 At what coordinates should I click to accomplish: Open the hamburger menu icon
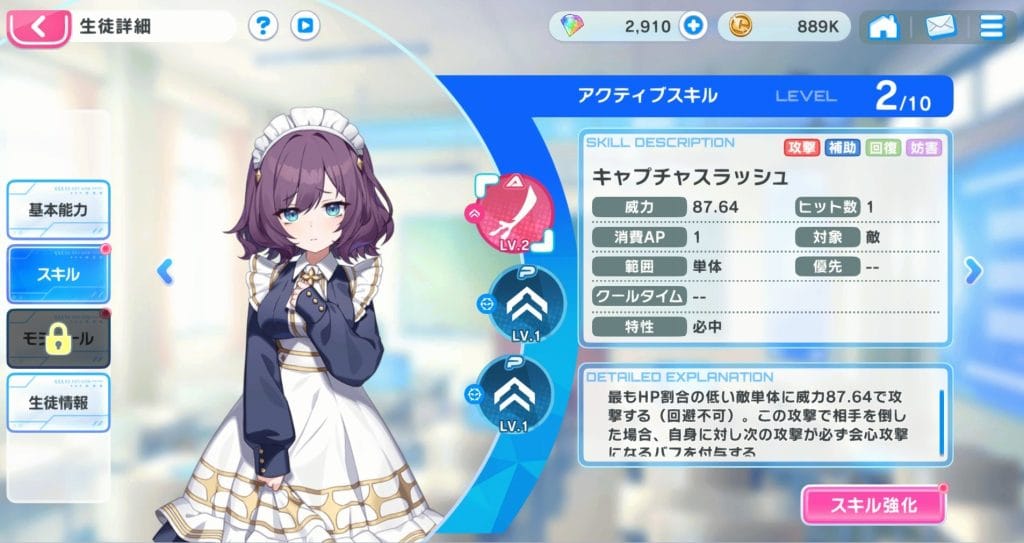click(992, 27)
